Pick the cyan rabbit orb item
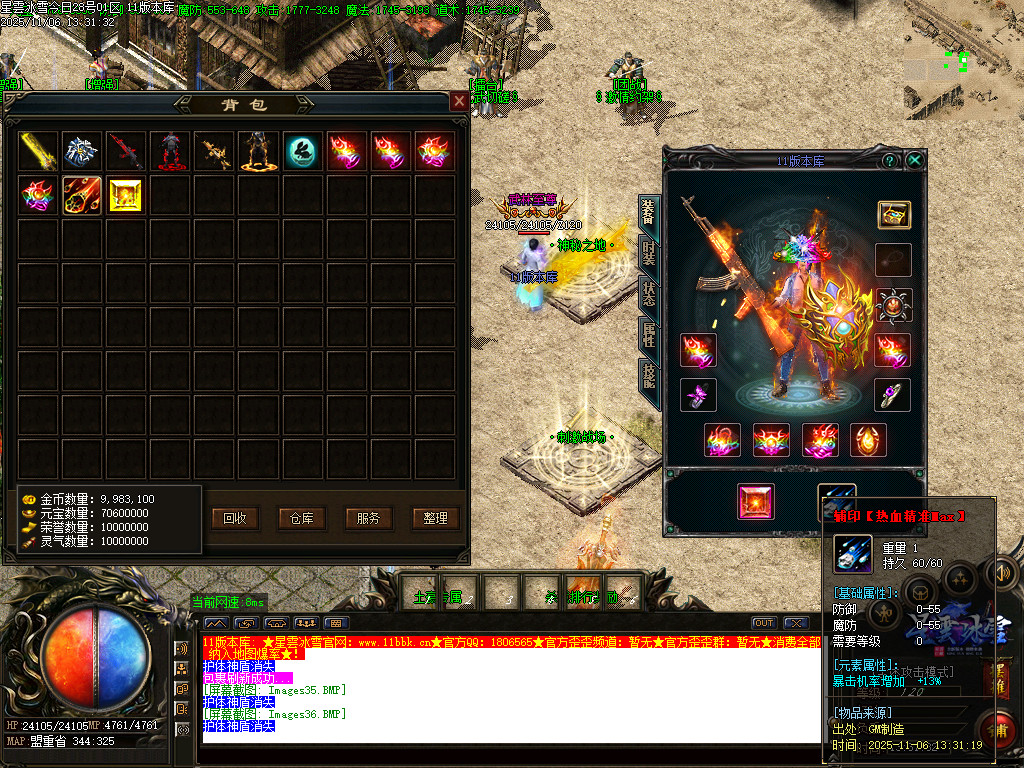1024x768 pixels. pyautogui.click(x=303, y=152)
